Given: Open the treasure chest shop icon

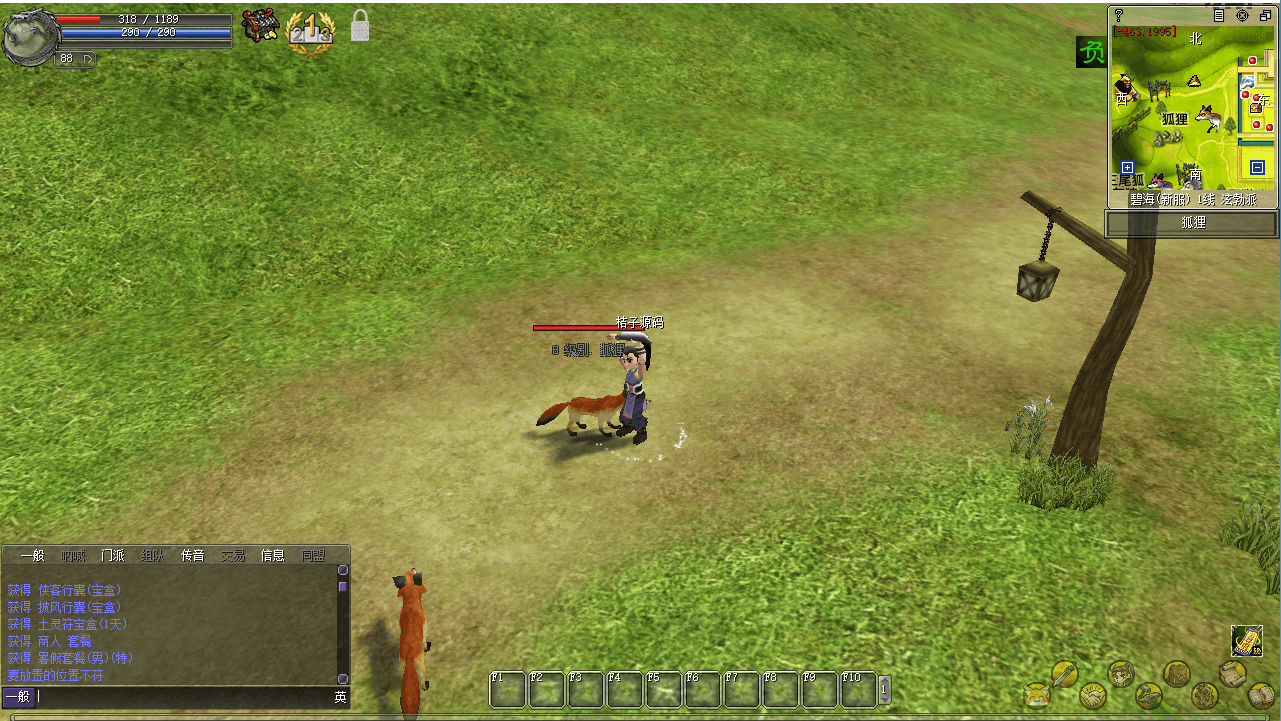Looking at the screenshot, I should [x=260, y=27].
